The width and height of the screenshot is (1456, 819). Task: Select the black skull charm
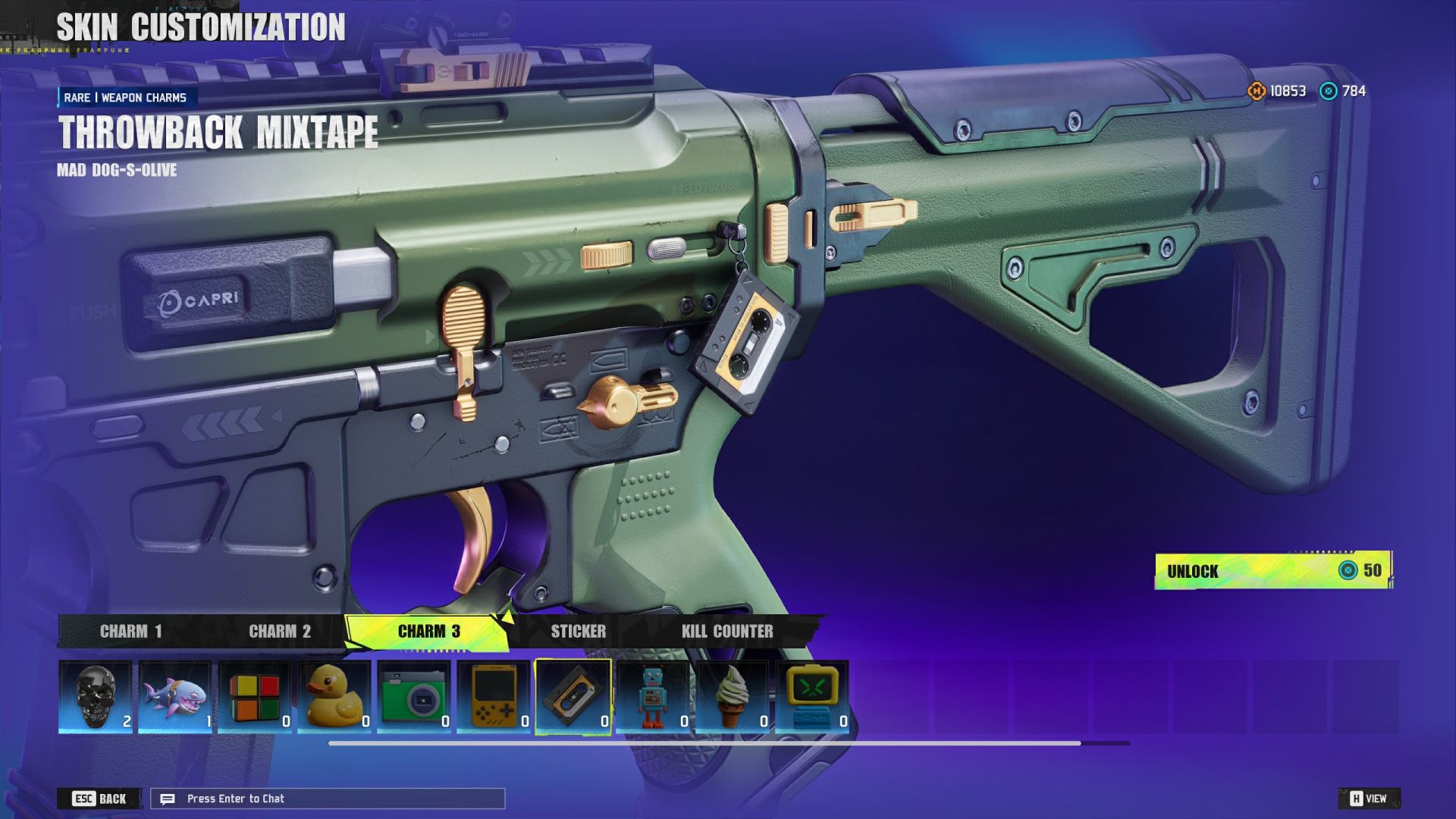(x=96, y=696)
